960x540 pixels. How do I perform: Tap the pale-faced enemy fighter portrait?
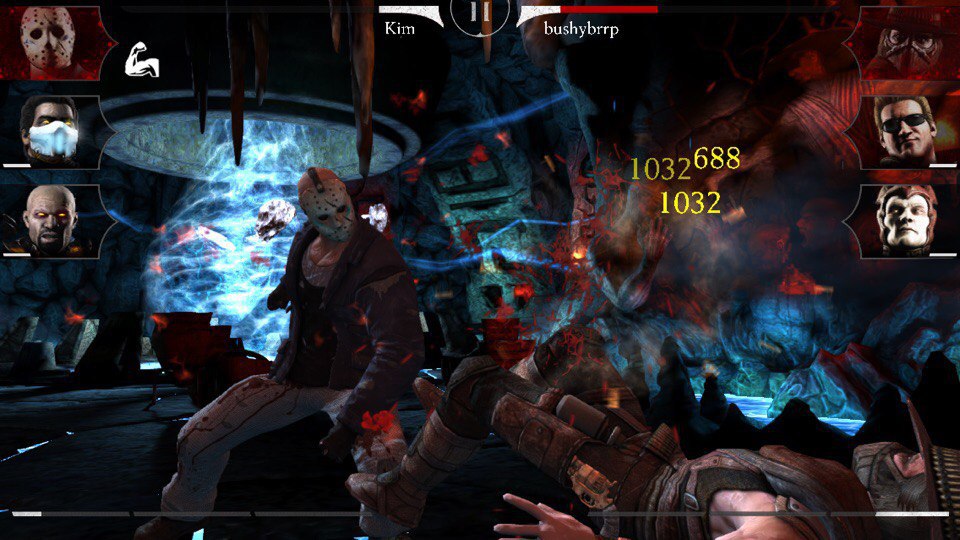point(904,219)
